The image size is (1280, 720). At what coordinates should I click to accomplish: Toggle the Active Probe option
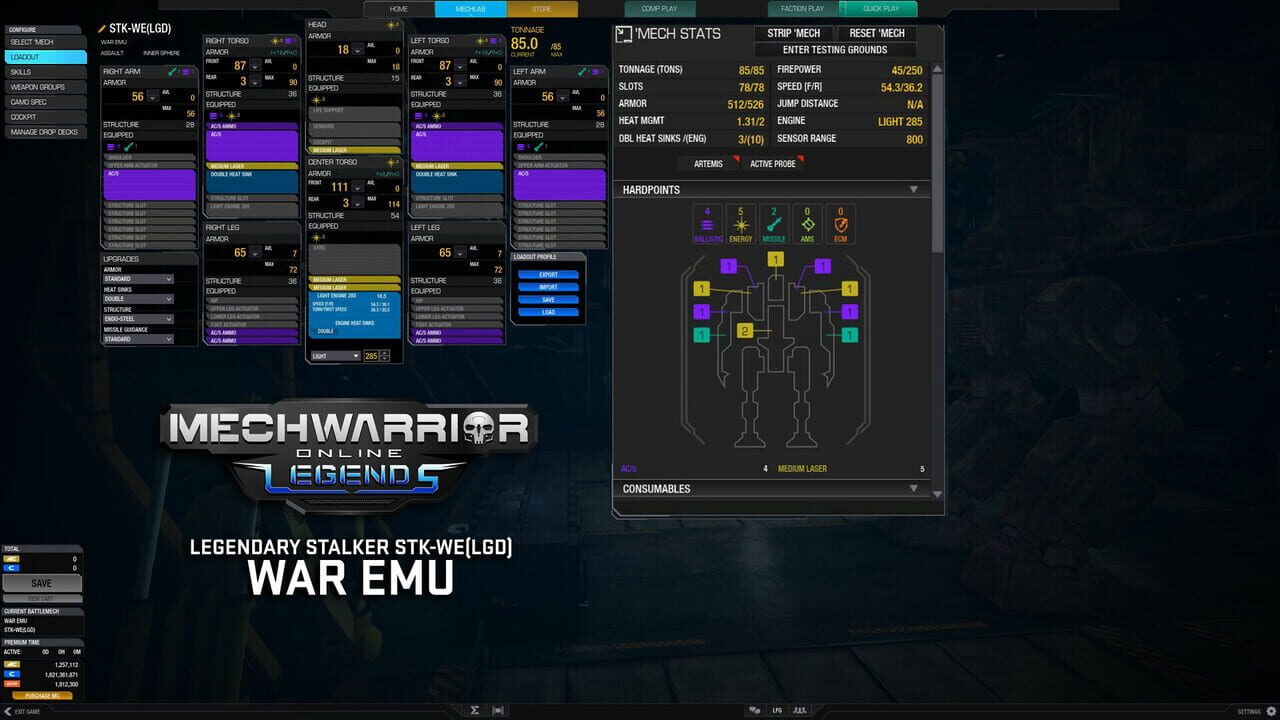[775, 163]
